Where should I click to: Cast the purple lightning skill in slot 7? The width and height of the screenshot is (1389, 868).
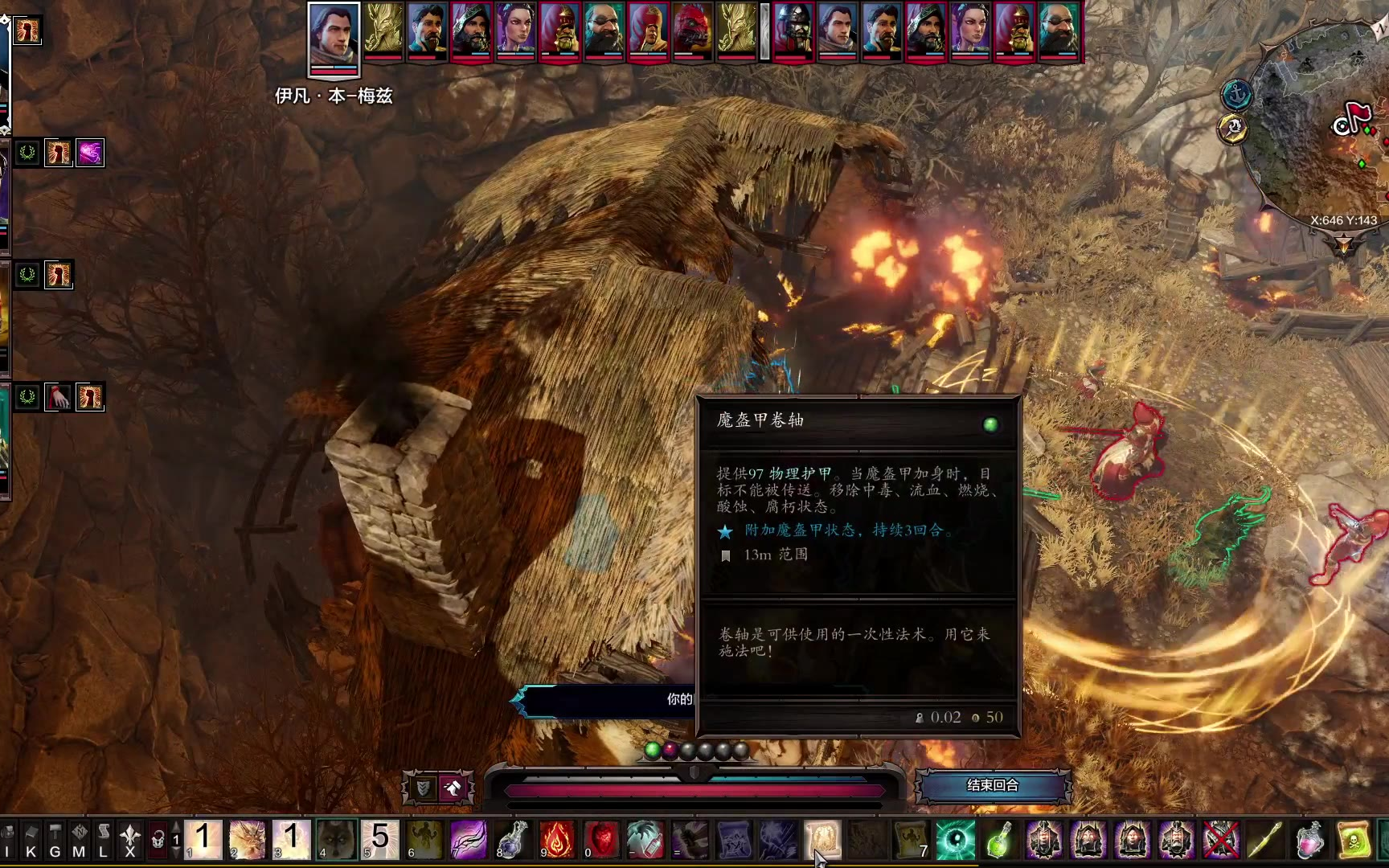pyautogui.click(x=468, y=840)
